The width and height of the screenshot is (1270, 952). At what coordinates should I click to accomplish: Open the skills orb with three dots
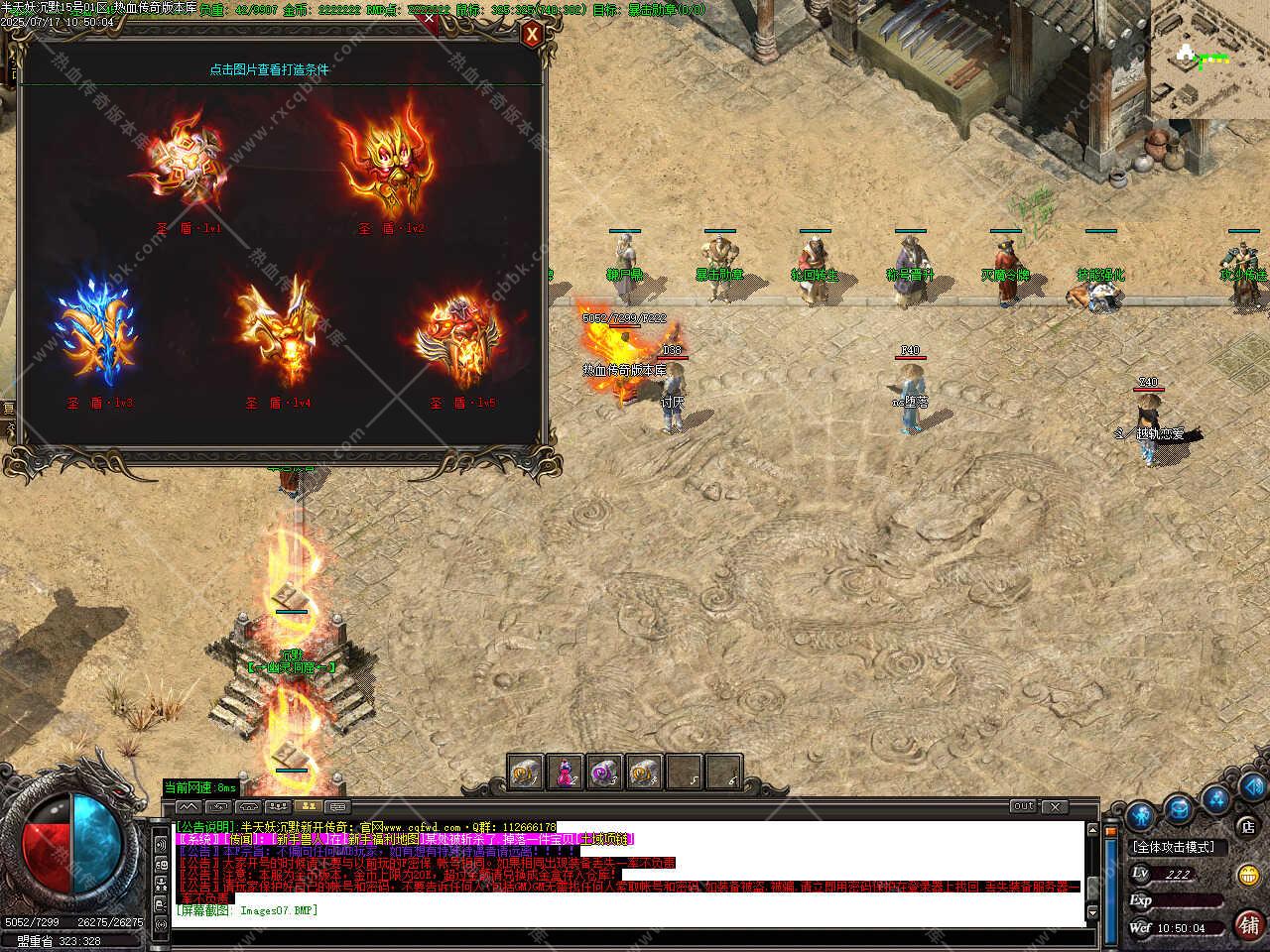click(1215, 798)
